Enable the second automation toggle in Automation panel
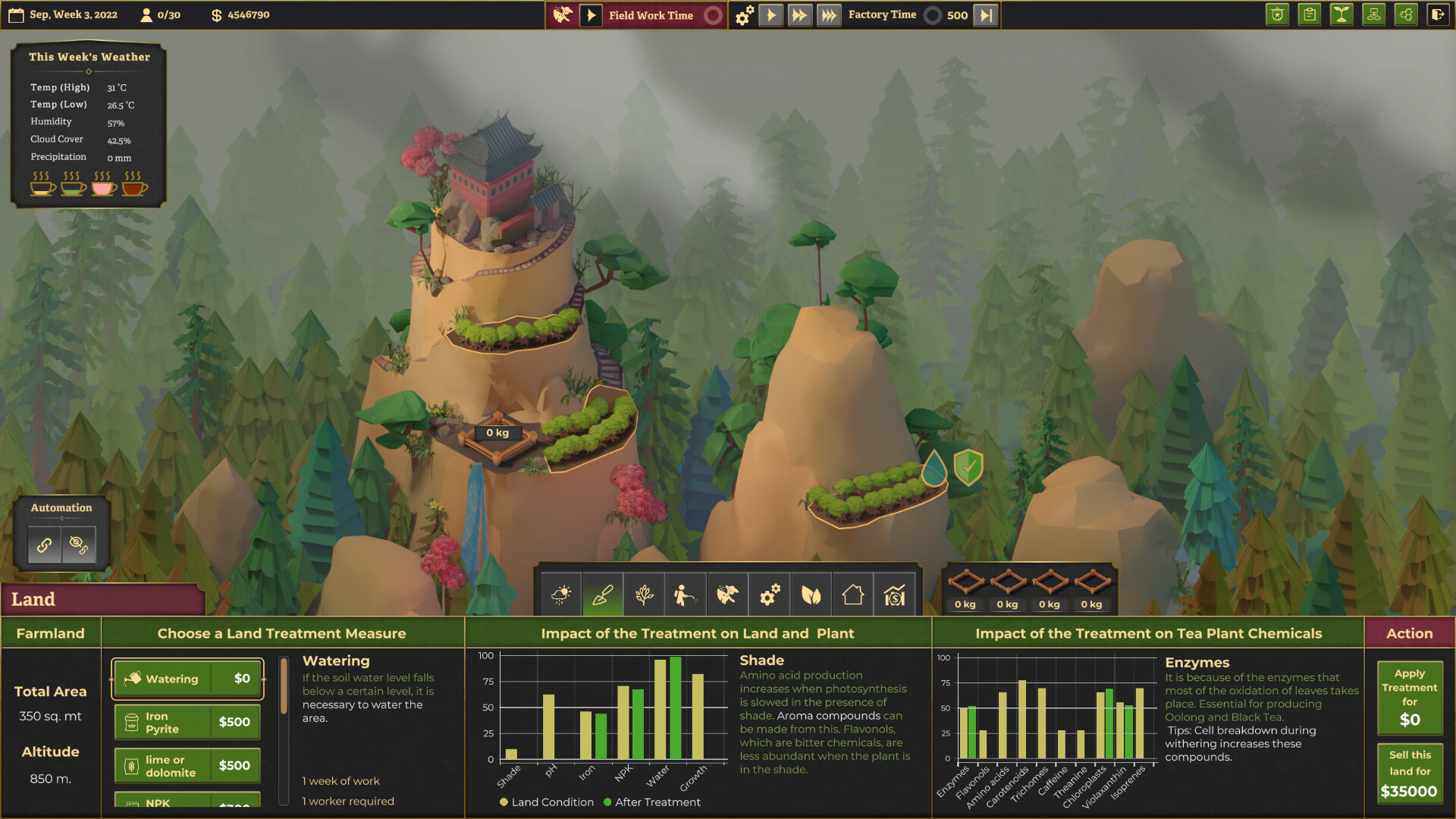1456x819 pixels. [79, 544]
